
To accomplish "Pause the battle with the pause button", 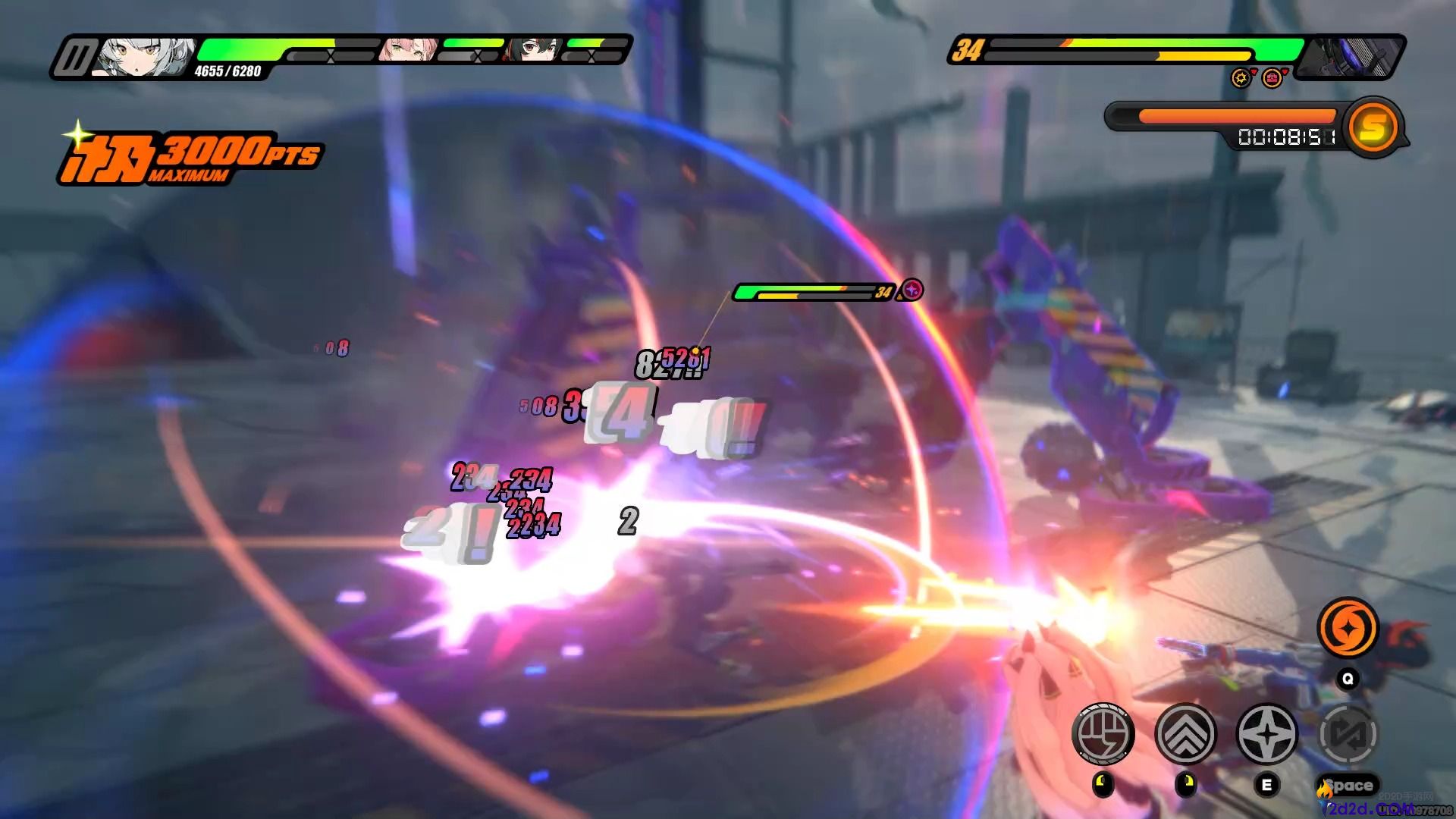I will [76, 58].
